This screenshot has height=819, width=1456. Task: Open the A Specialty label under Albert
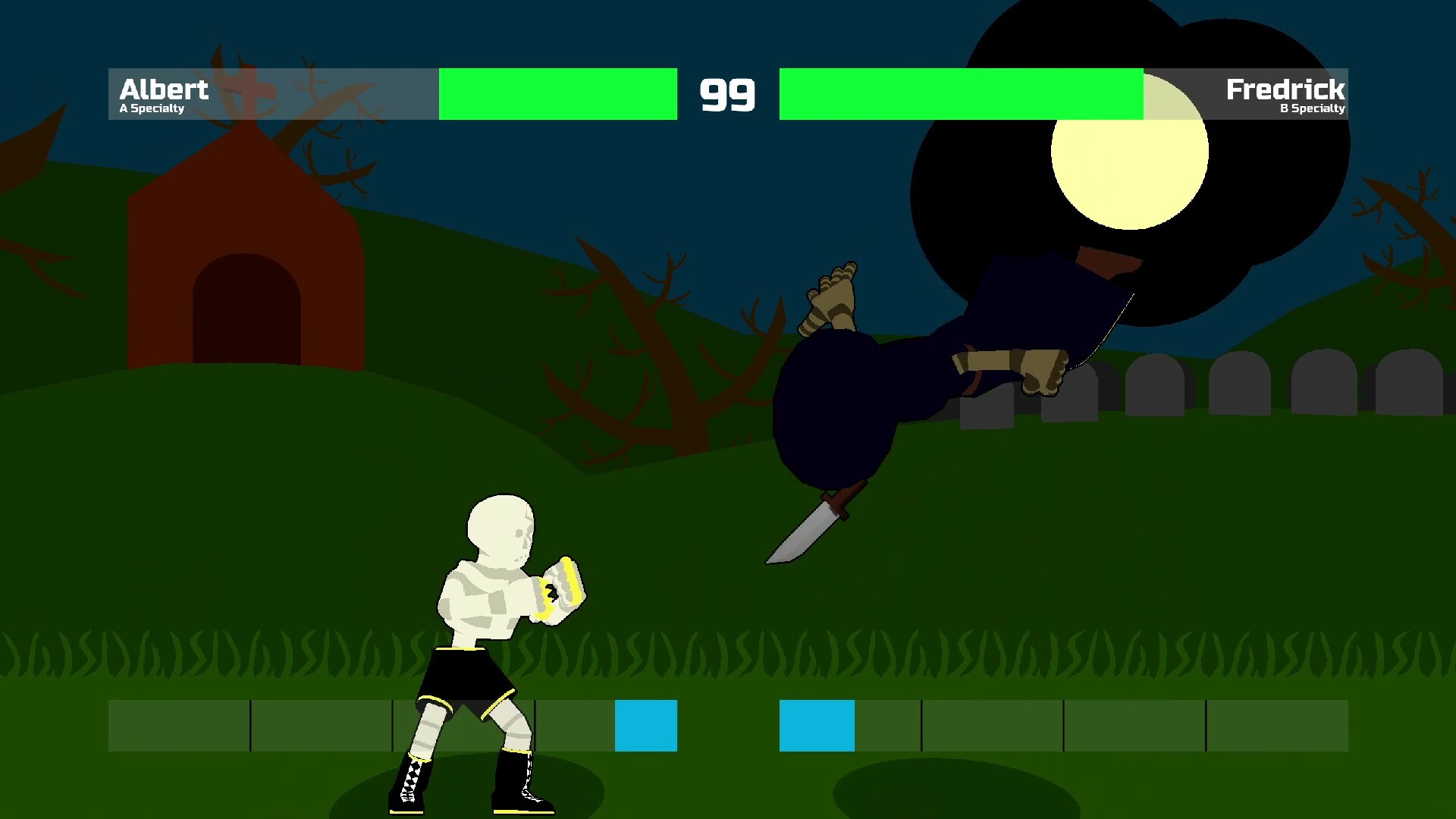tap(150, 108)
